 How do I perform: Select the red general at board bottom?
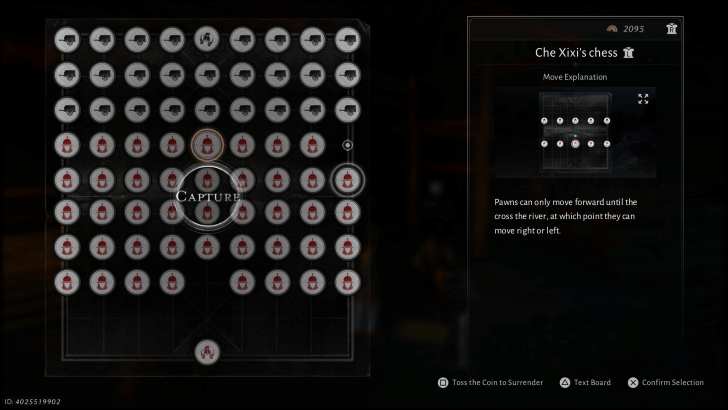tap(207, 351)
